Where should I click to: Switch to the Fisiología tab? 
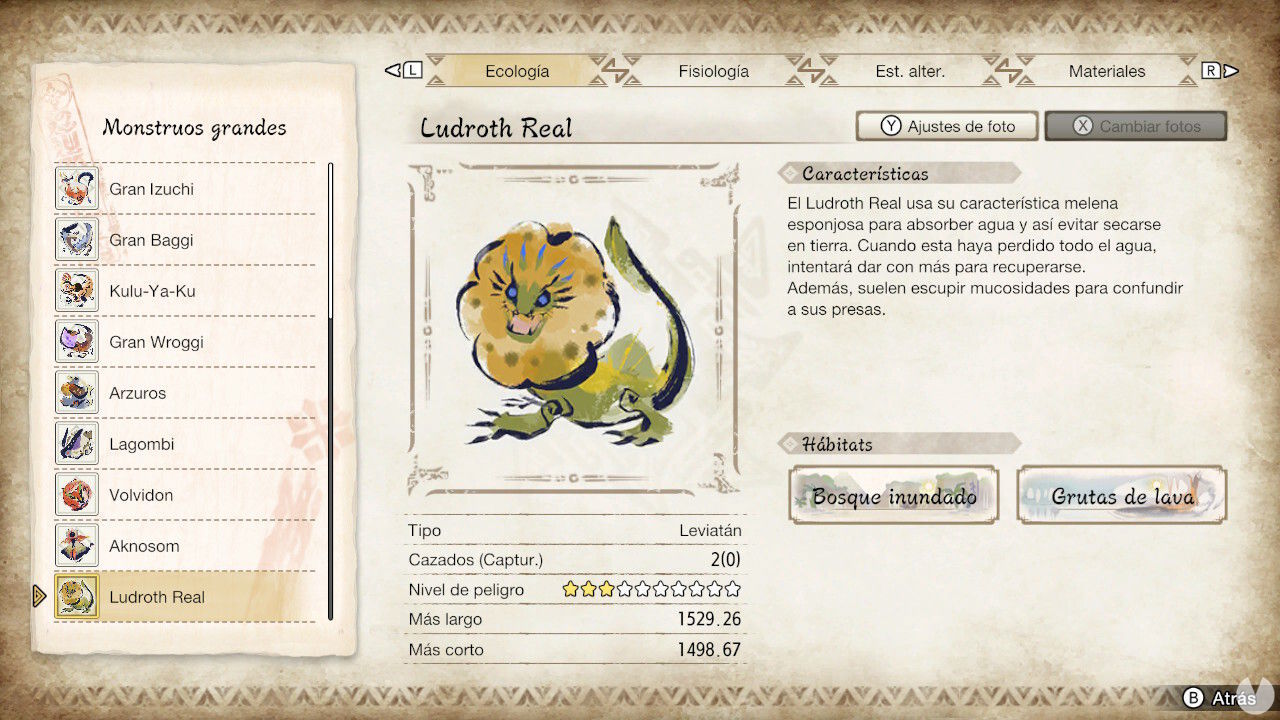click(x=713, y=71)
